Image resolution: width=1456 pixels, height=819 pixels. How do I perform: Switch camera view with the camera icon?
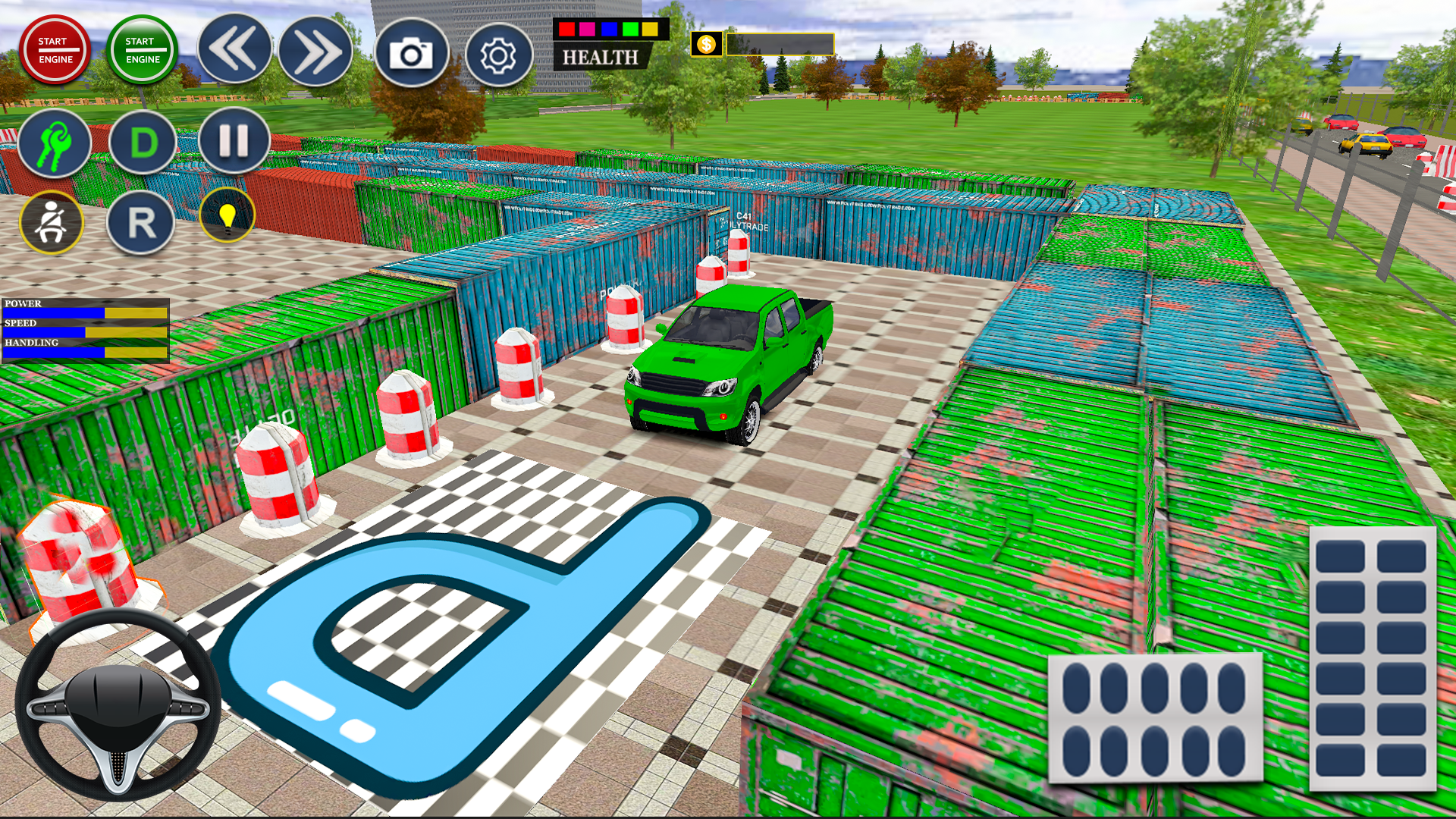(412, 55)
